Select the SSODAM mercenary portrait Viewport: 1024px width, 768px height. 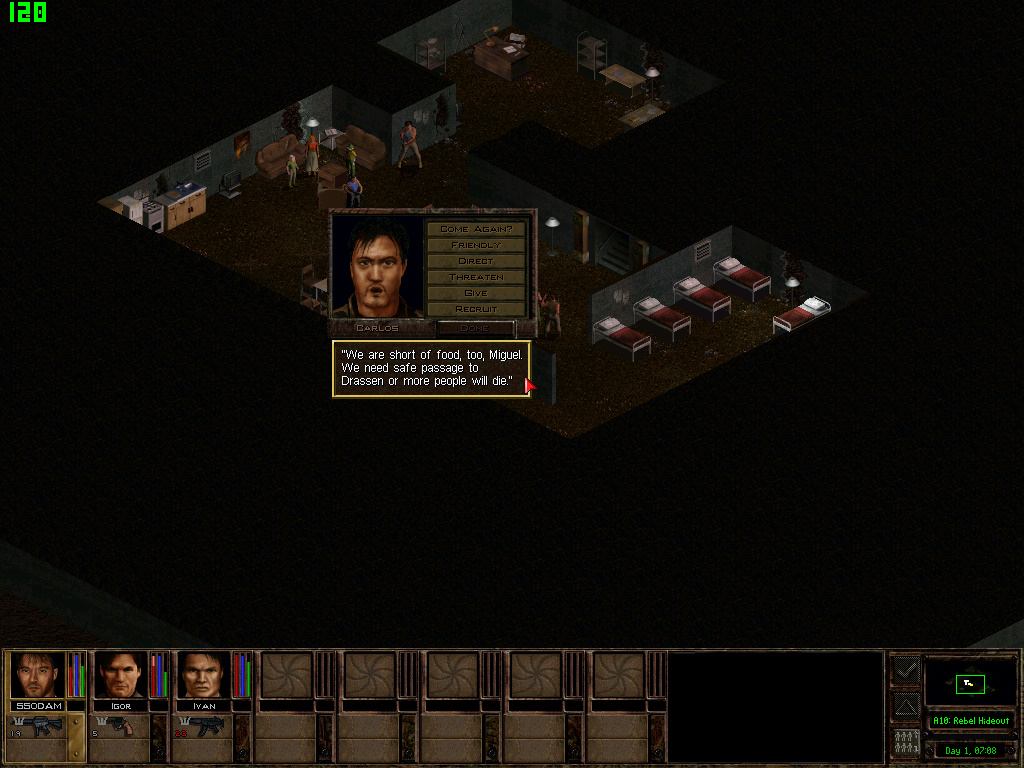(38, 675)
